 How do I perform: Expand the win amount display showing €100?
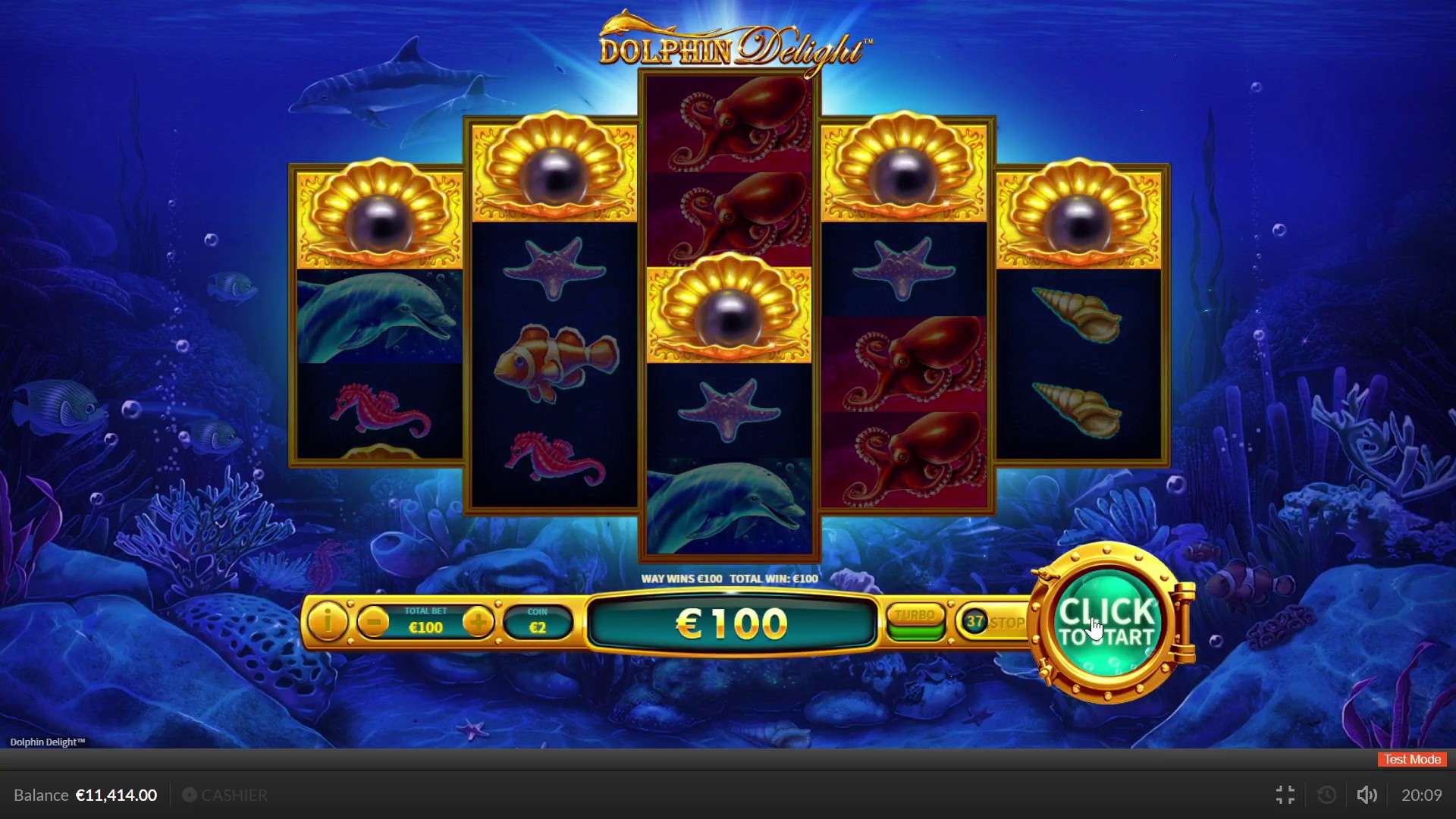pos(730,623)
